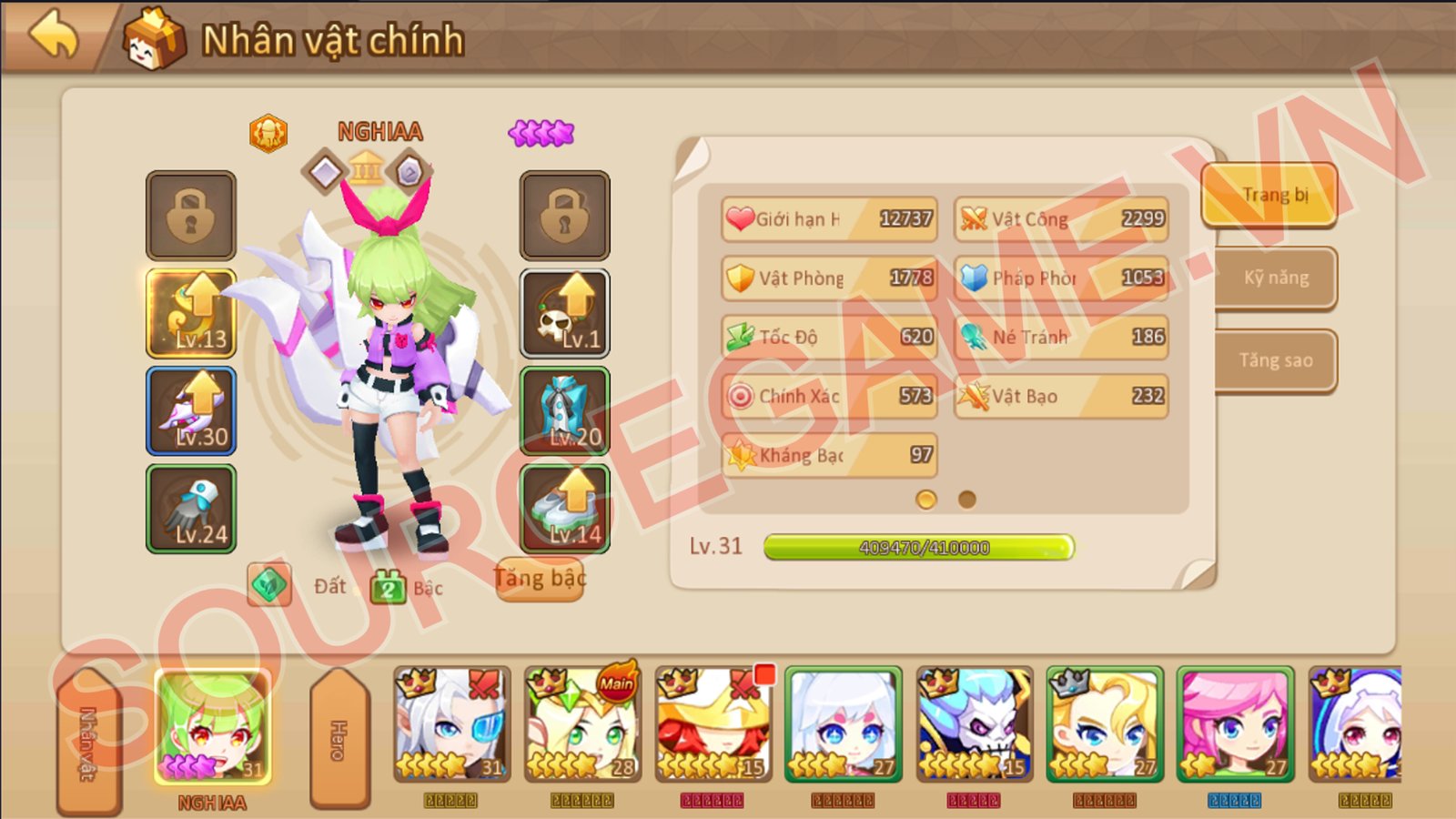This screenshot has width=1456, height=819.
Task: Select the red-hat hero with notification dot
Action: pyautogui.click(x=713, y=724)
